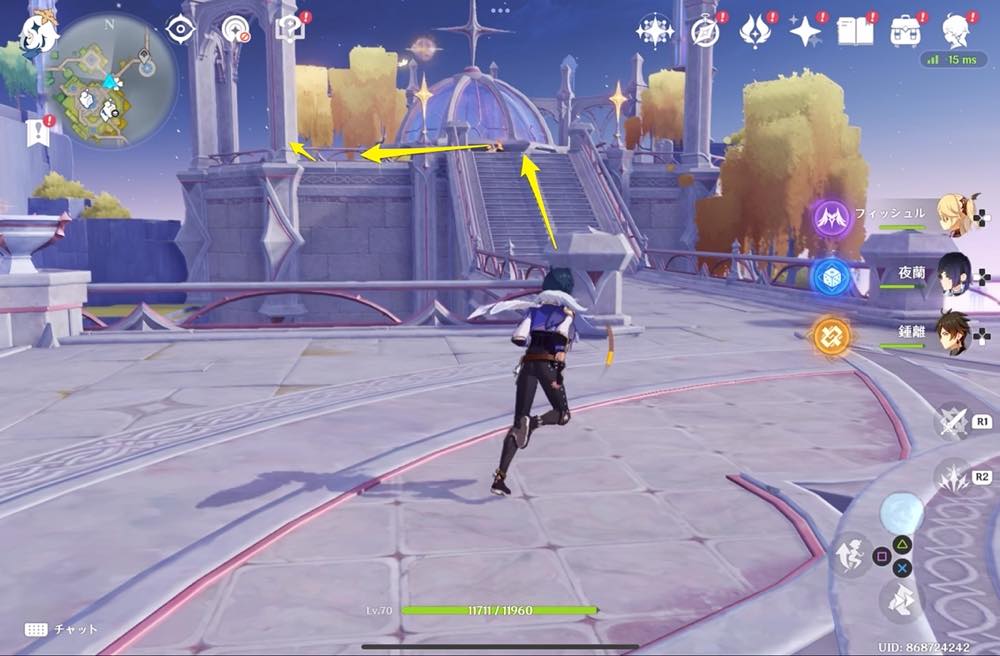Screen dimensions: 1000x656
Task: Activate the elemental burst next to R2
Action: 952,477
